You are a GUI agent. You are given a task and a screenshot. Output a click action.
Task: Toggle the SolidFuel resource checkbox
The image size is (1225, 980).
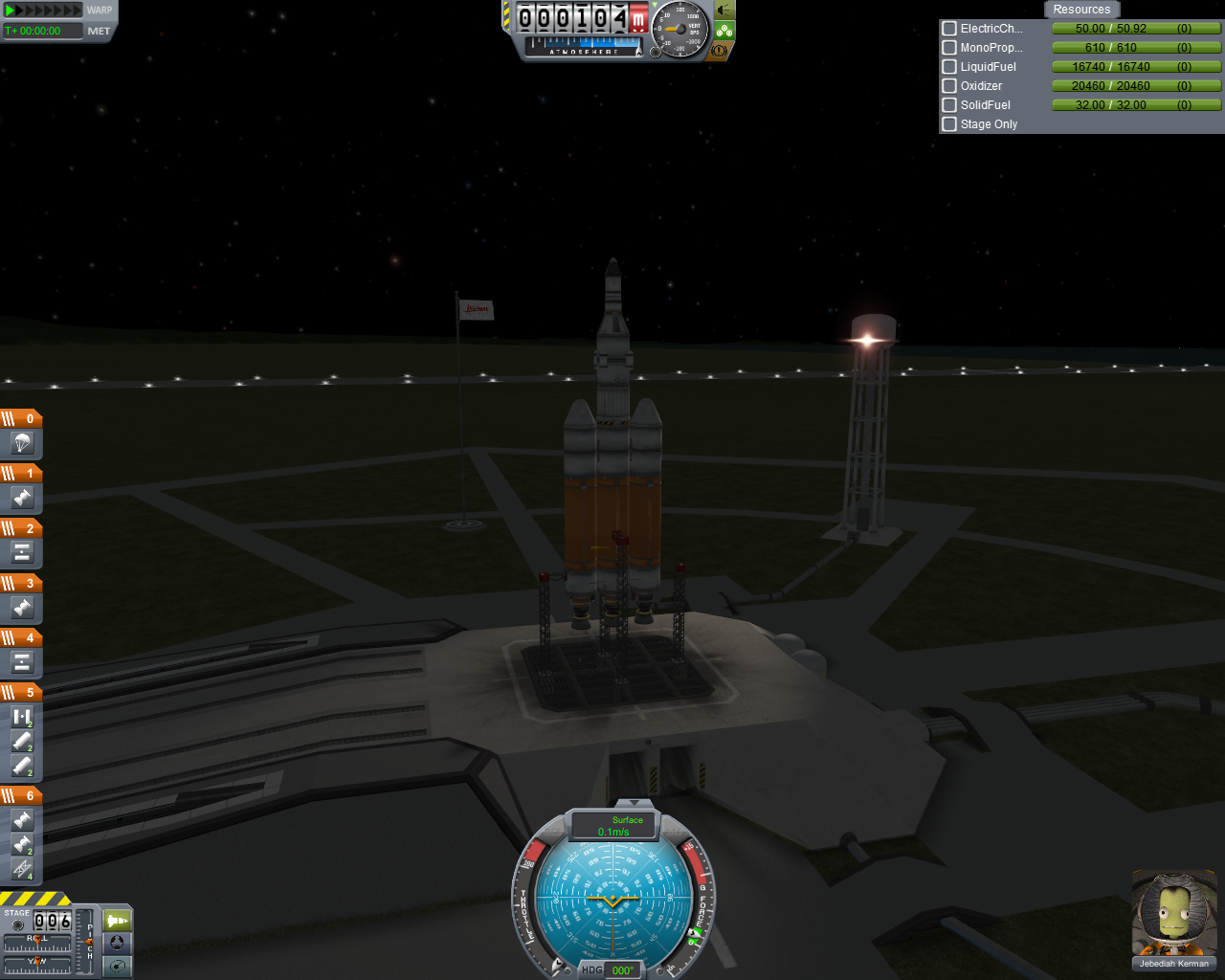coord(949,105)
